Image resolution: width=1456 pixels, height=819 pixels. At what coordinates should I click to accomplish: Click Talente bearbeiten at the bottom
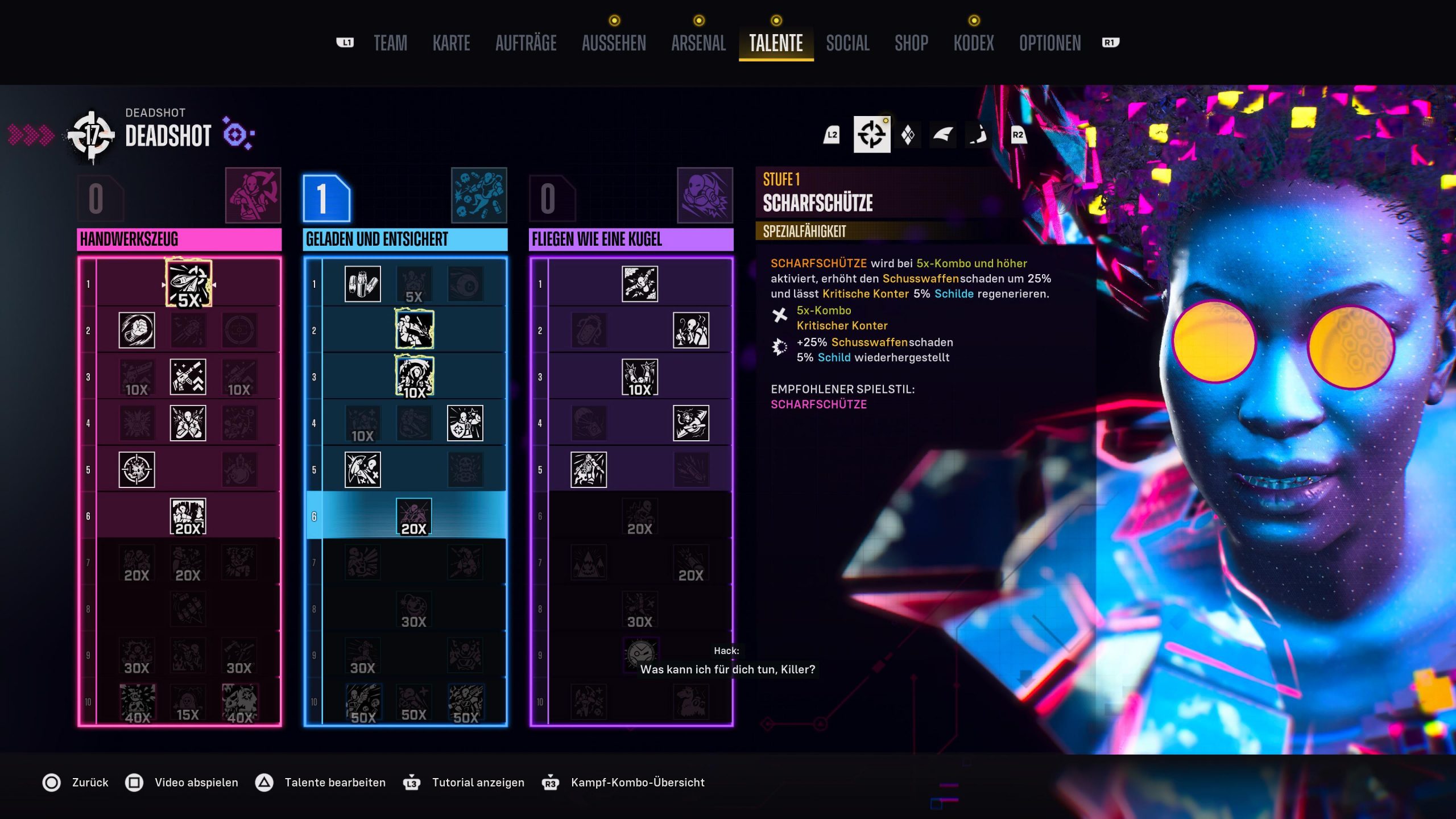(334, 783)
